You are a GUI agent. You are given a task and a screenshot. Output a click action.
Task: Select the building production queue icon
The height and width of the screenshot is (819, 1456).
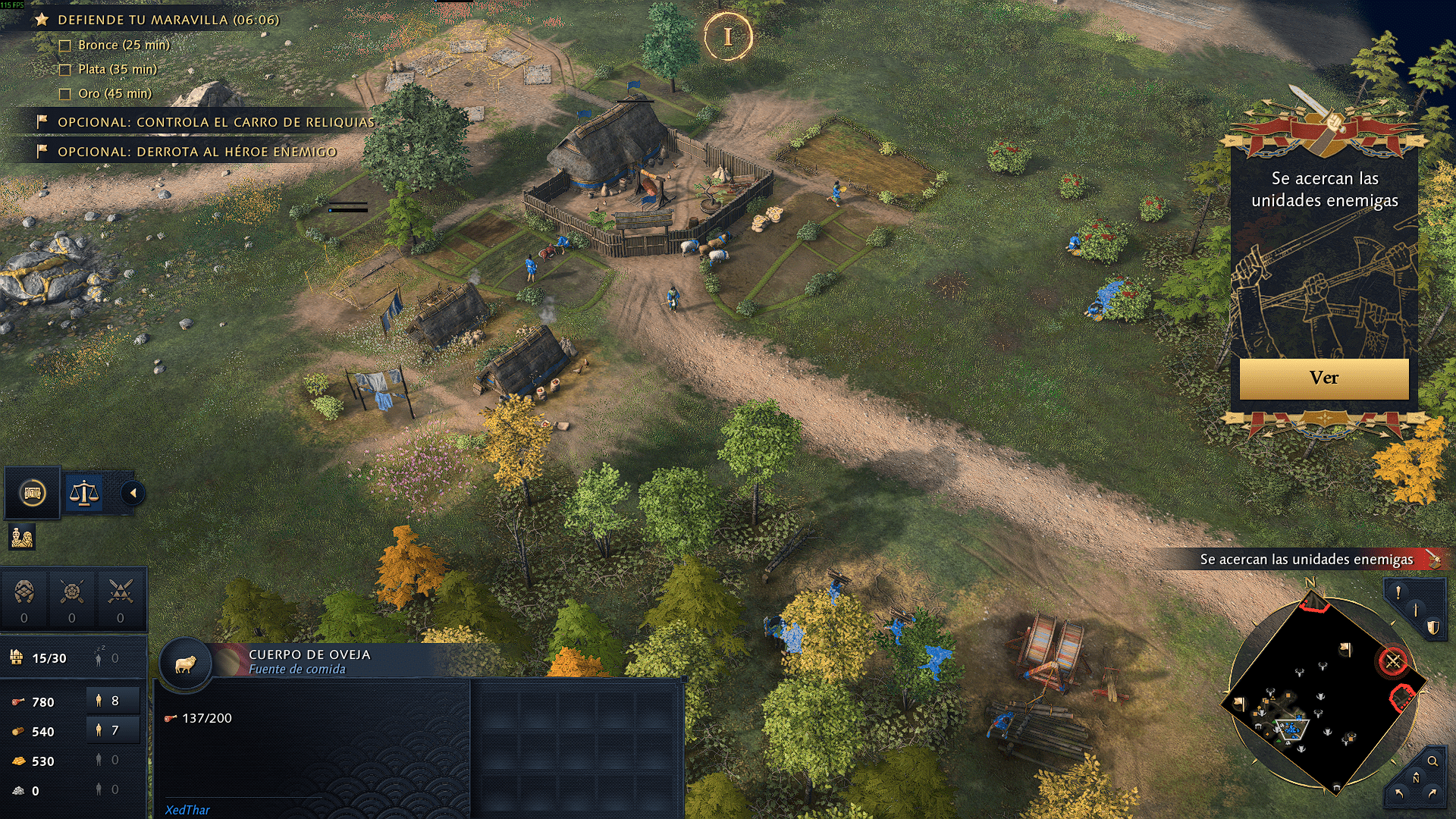pos(33,494)
